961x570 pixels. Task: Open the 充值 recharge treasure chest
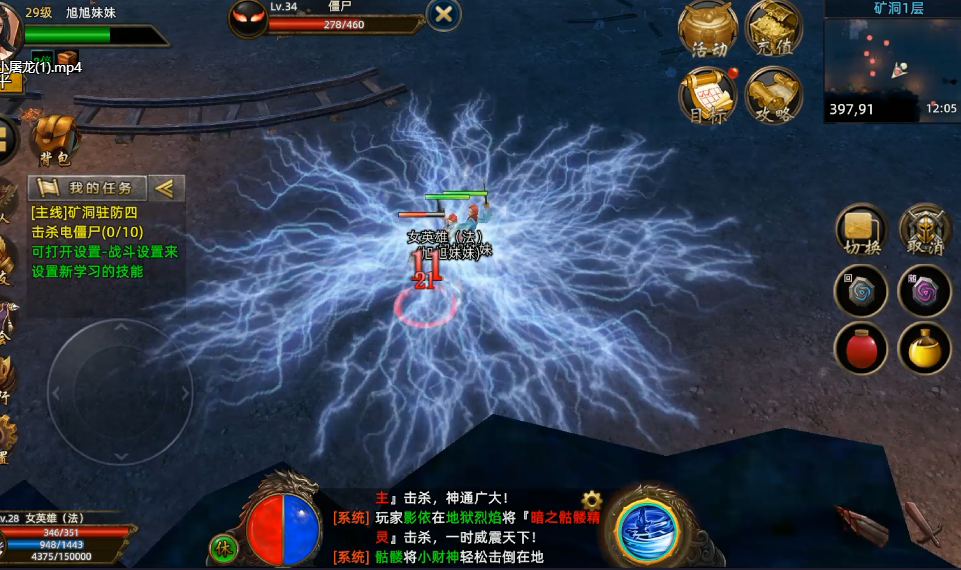pyautogui.click(x=773, y=30)
